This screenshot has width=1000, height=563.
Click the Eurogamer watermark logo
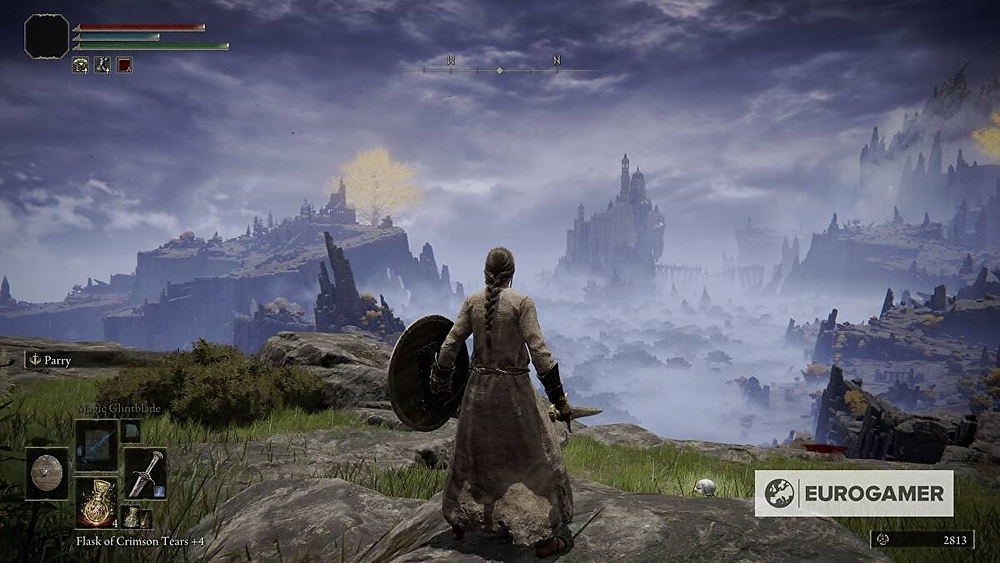pos(853,493)
